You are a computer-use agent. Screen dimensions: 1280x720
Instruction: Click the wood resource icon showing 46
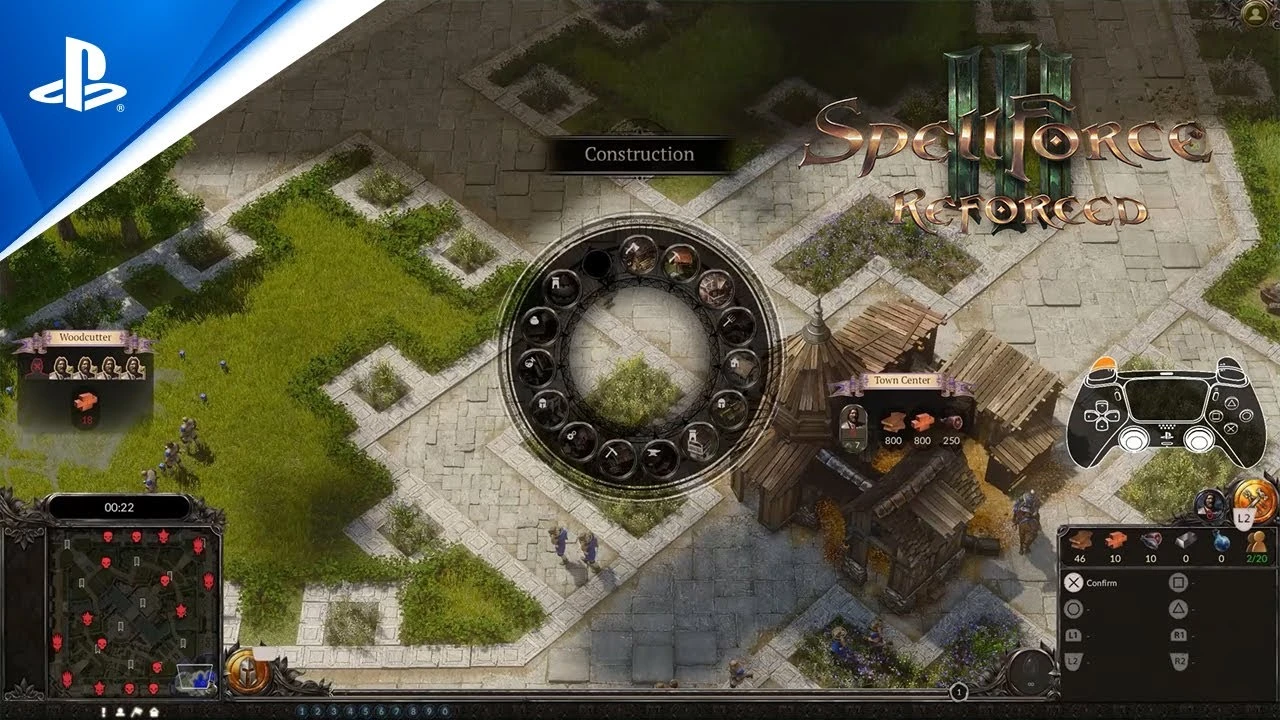click(x=1081, y=540)
